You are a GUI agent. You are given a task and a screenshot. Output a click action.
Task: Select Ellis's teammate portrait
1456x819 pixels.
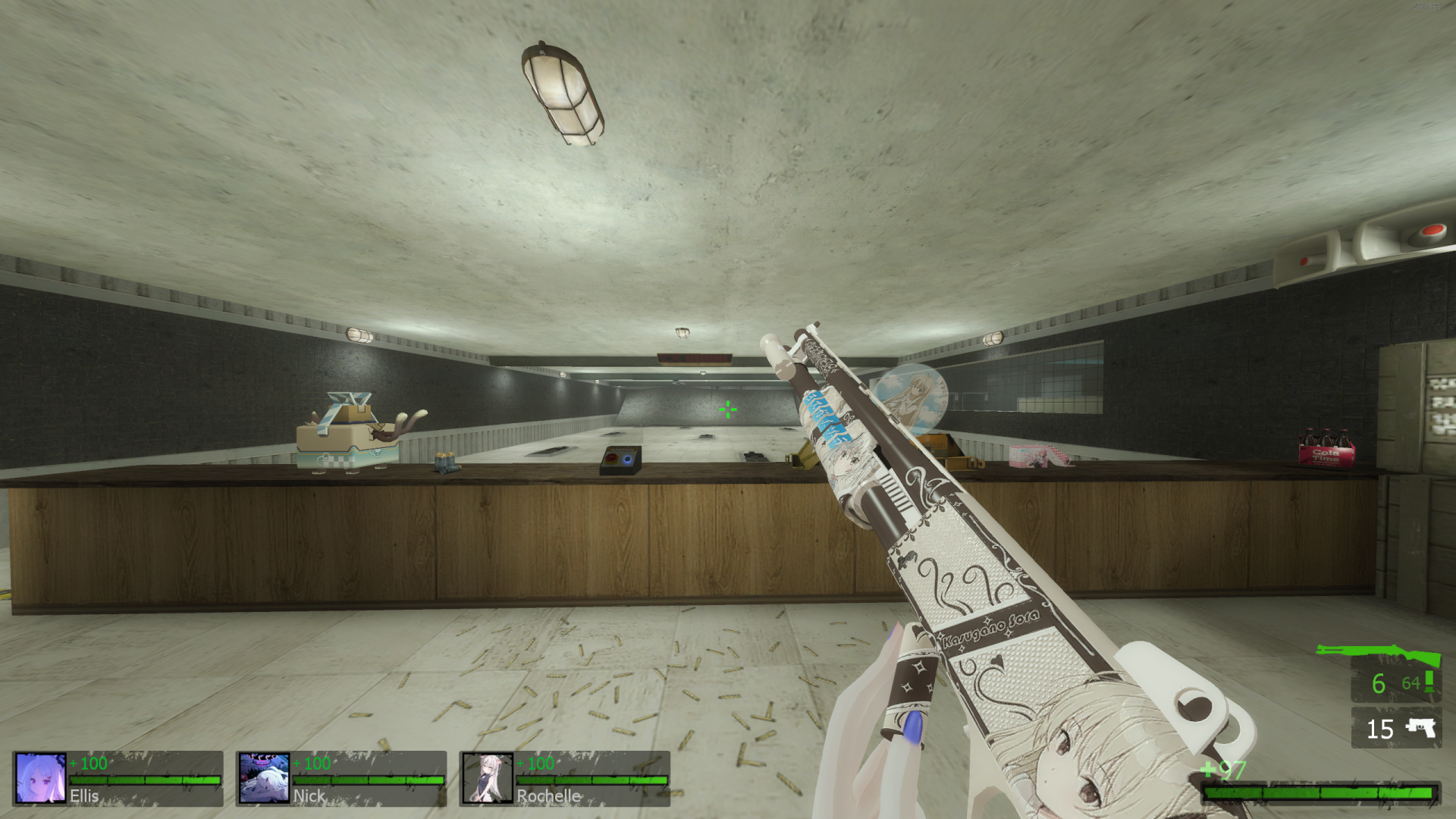click(x=40, y=777)
